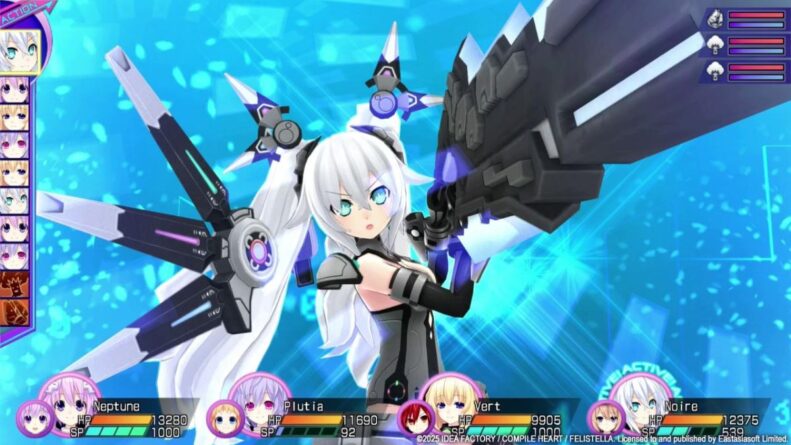Select the rock enemy icon in enemy list
The image size is (791, 445).
point(716,19)
